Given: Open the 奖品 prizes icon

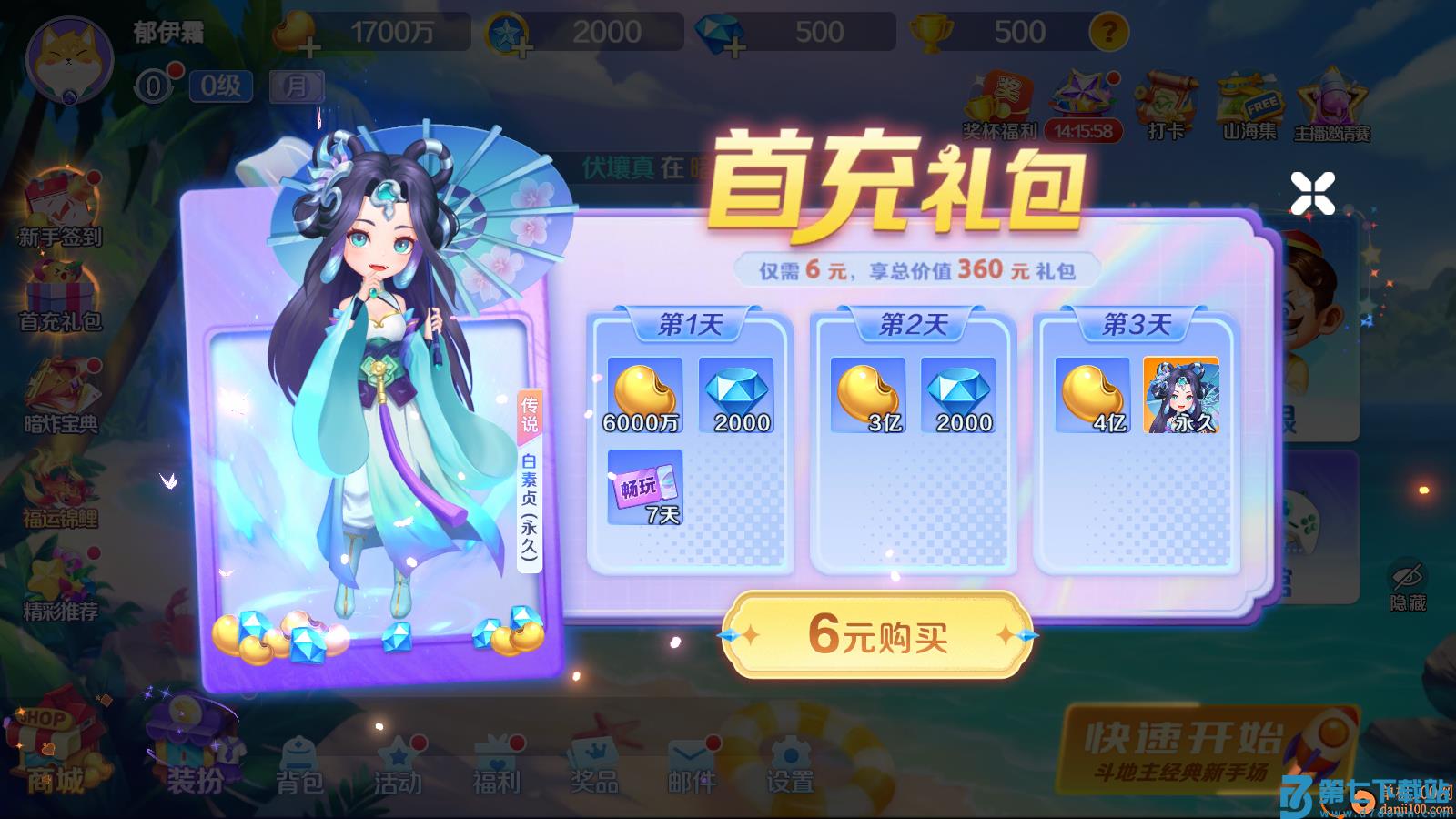Looking at the screenshot, I should (x=594, y=764).
